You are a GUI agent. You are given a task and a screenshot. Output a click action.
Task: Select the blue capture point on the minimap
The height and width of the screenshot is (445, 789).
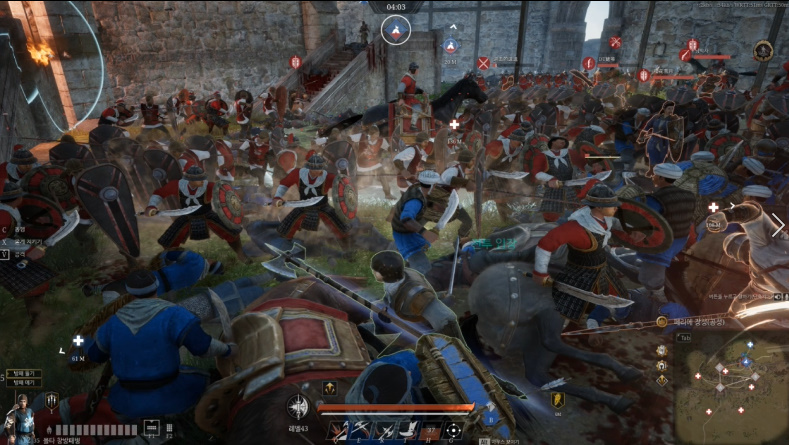(745, 361)
